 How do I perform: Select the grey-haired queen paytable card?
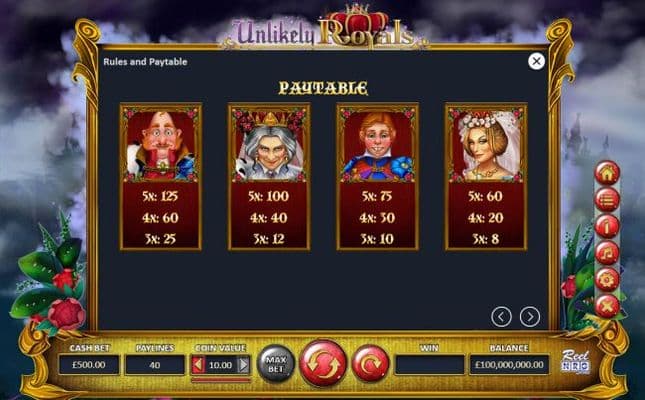tap(269, 176)
